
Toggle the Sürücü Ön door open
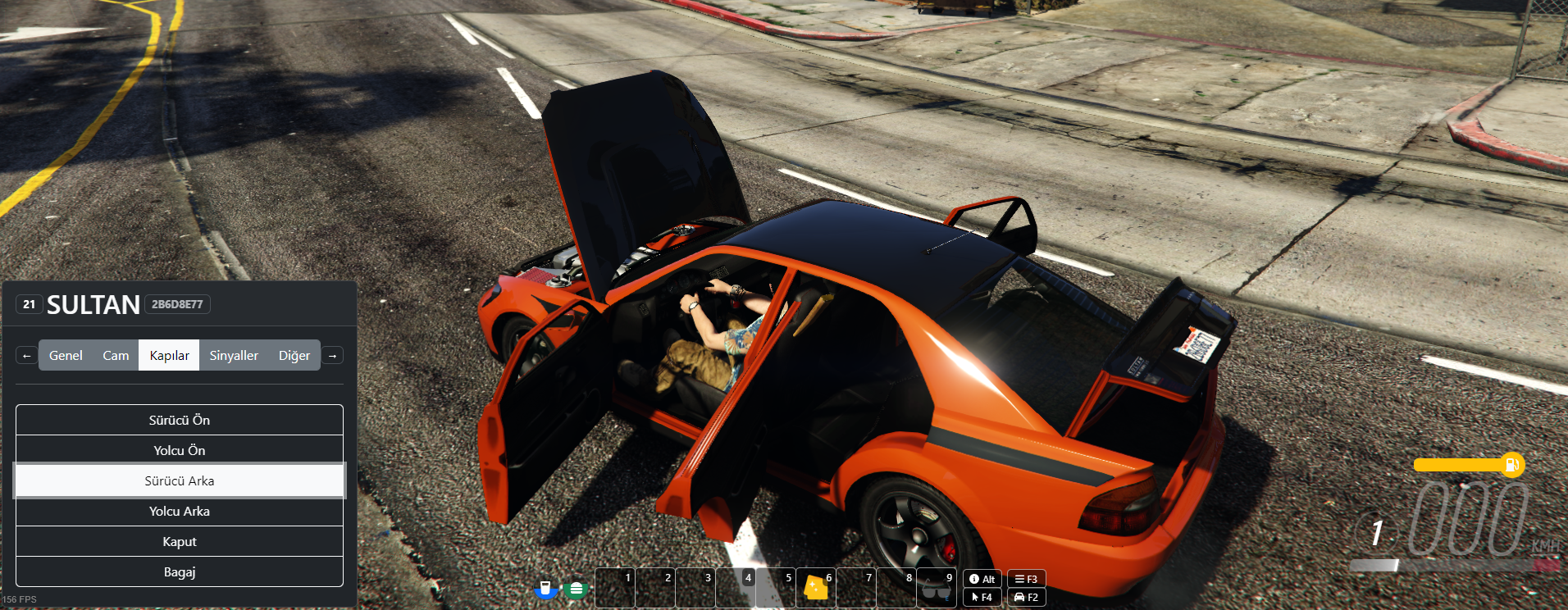point(180,419)
